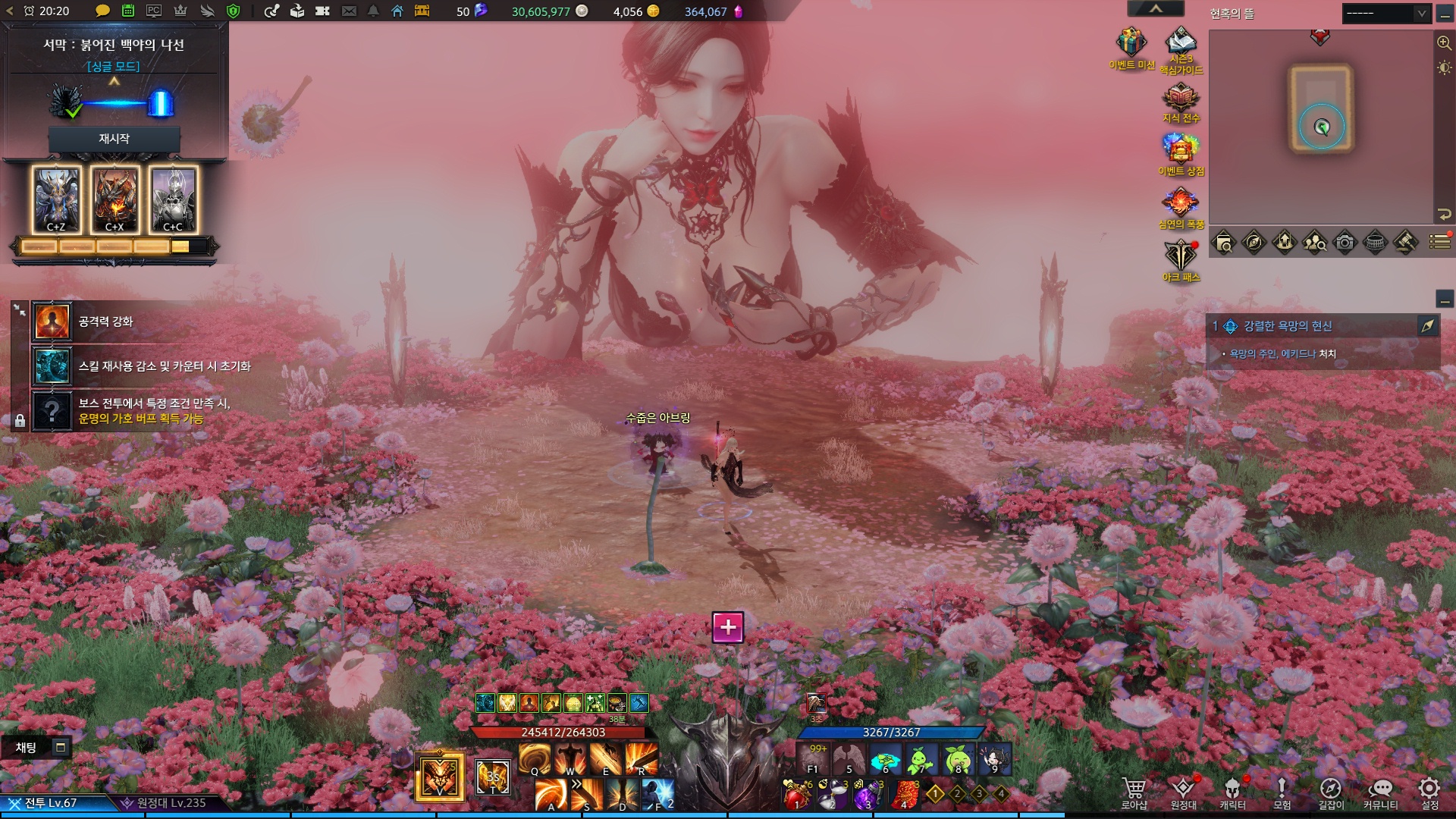Screen dimensions: 1456x819
Task: Select the red health potion slot
Action: (796, 795)
